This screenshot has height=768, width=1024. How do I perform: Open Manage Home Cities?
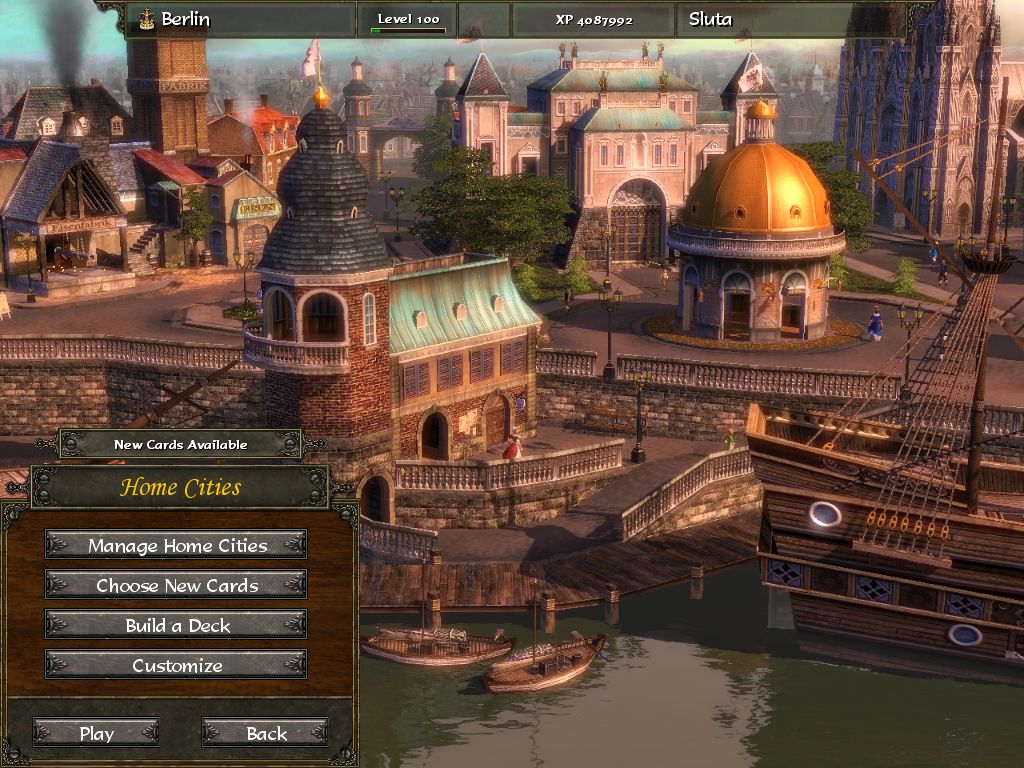coord(176,545)
